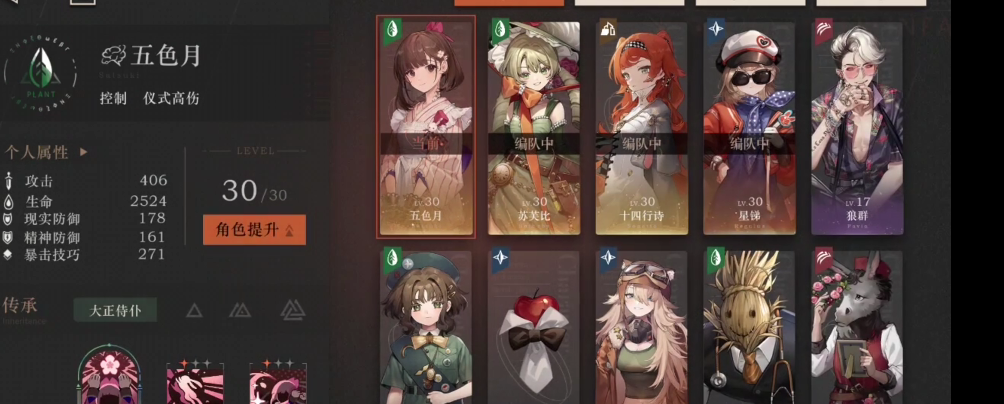Open the 大正侍仆 inheritance button
The width and height of the screenshot is (1004, 404).
click(x=115, y=310)
